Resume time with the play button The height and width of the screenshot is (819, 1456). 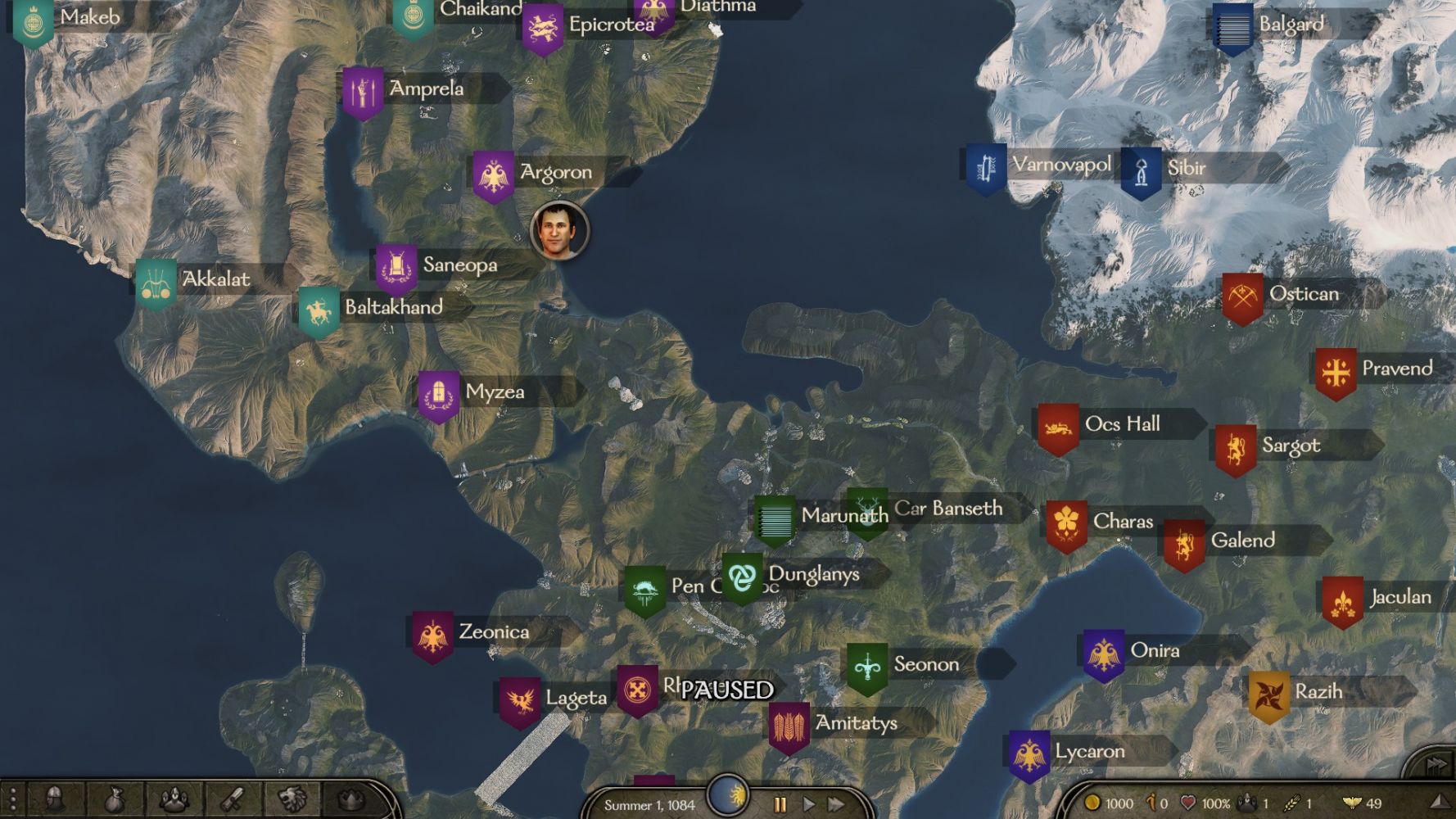[x=808, y=804]
